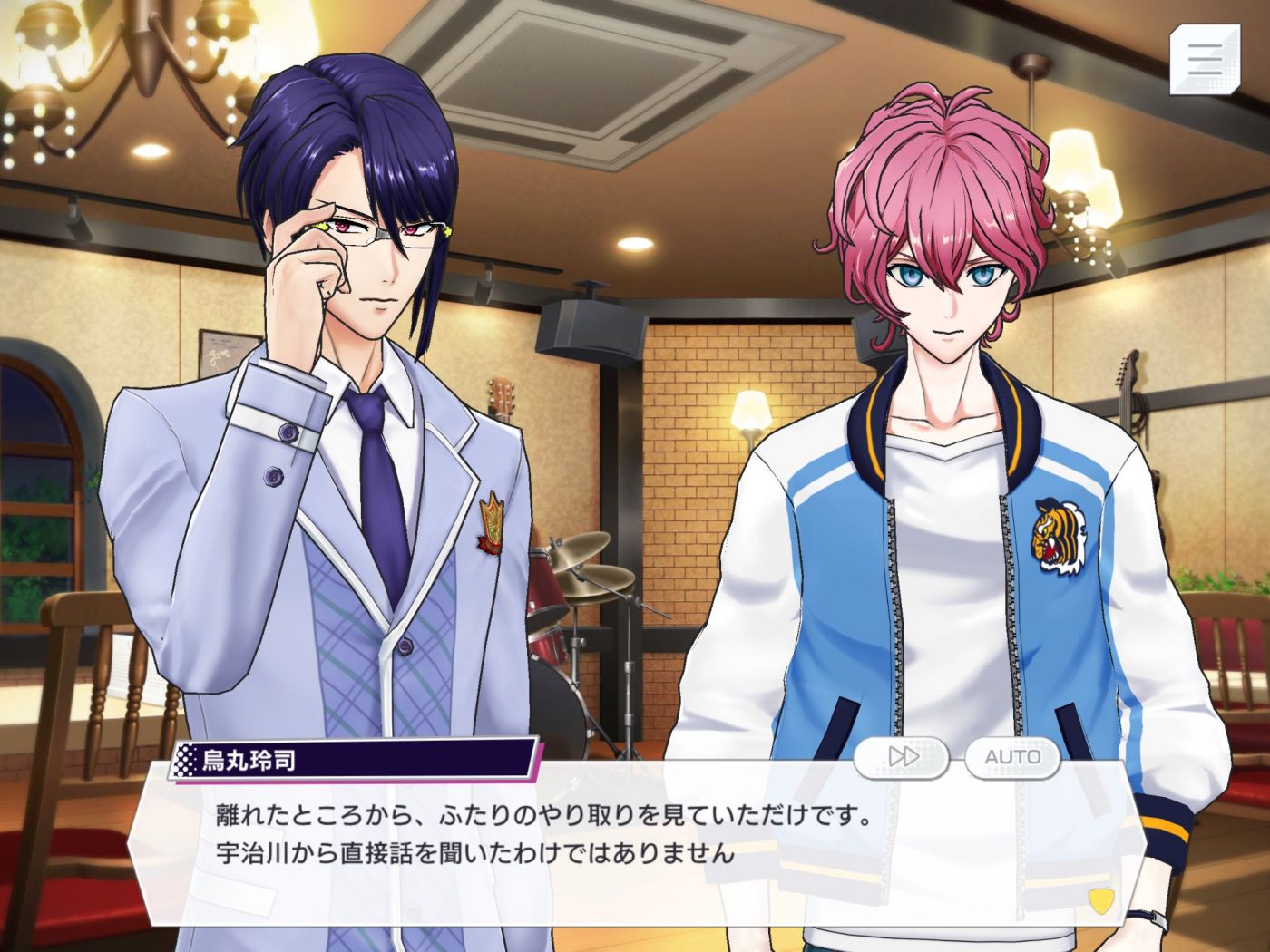
Task: Activate the fast-forward skip button
Action: pyautogui.click(x=902, y=757)
